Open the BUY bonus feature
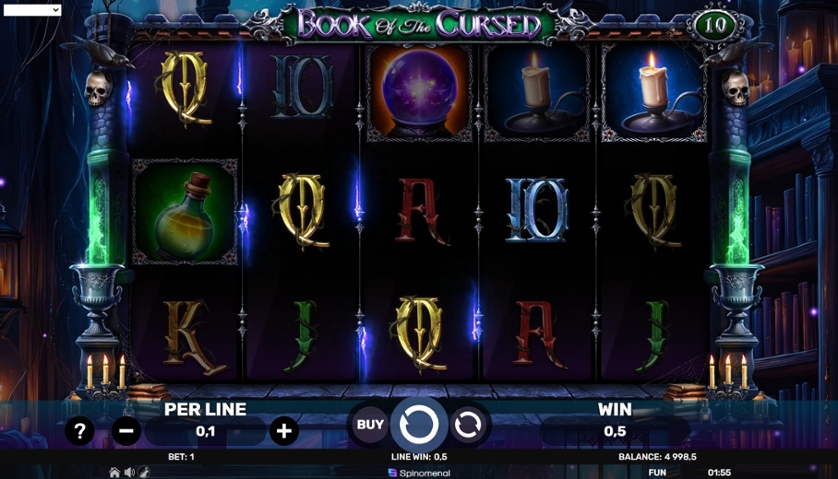This screenshot has height=479, width=838. click(x=370, y=425)
